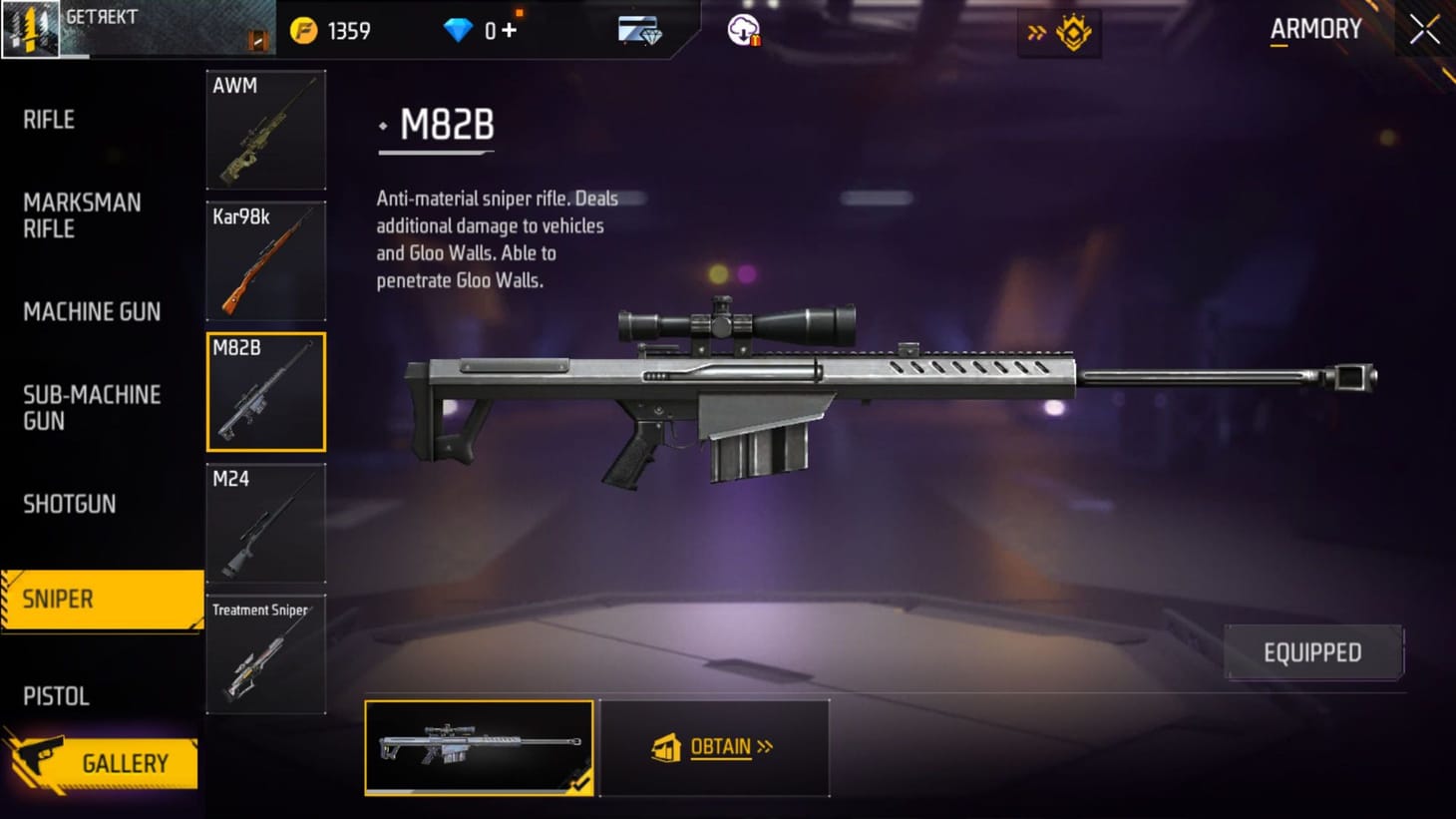Image resolution: width=1456 pixels, height=819 pixels.
Task: Select the equipped weapon skin thumbnail
Action: 480,748
